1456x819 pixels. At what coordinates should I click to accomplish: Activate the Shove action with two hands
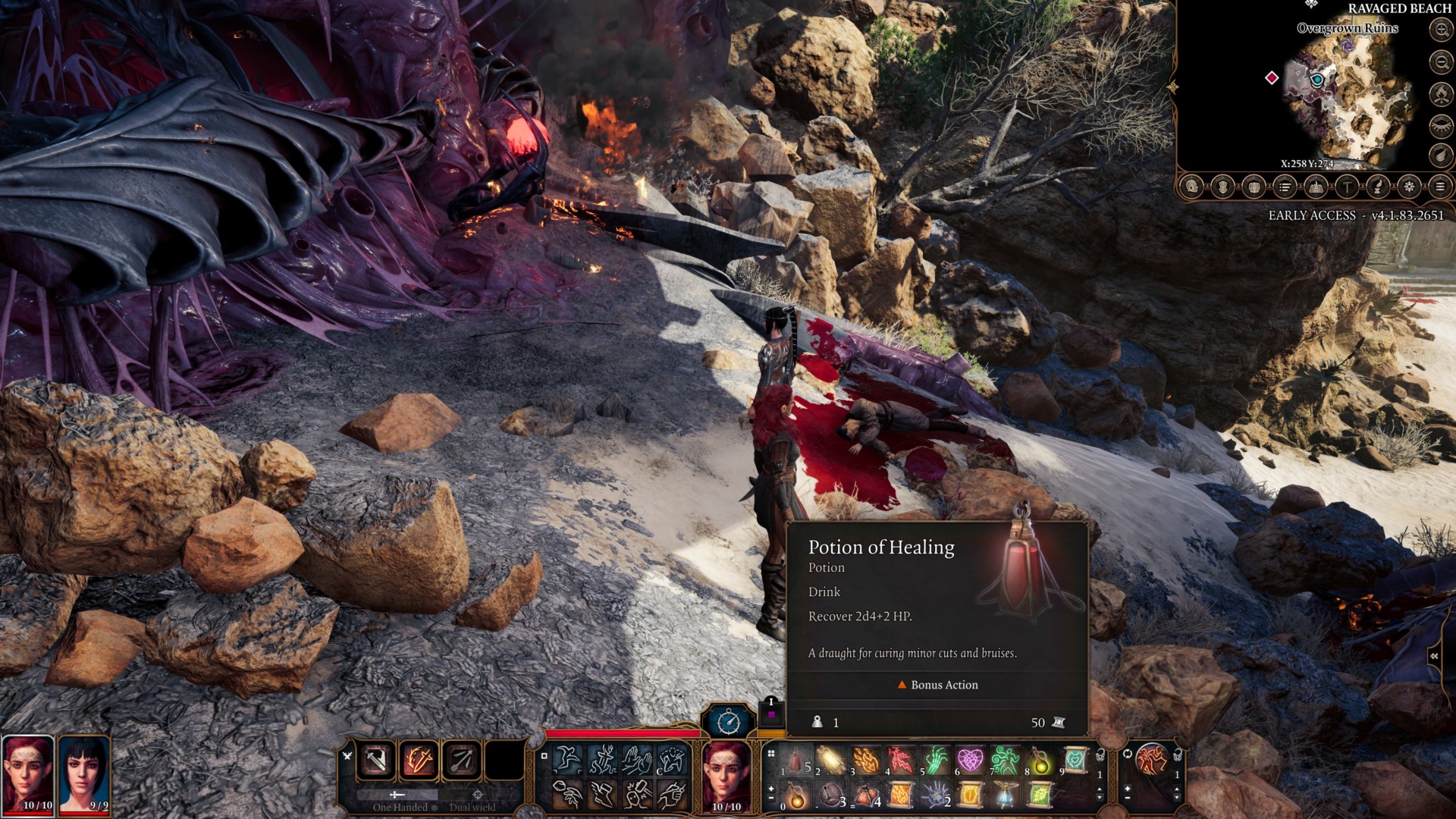[x=636, y=759]
